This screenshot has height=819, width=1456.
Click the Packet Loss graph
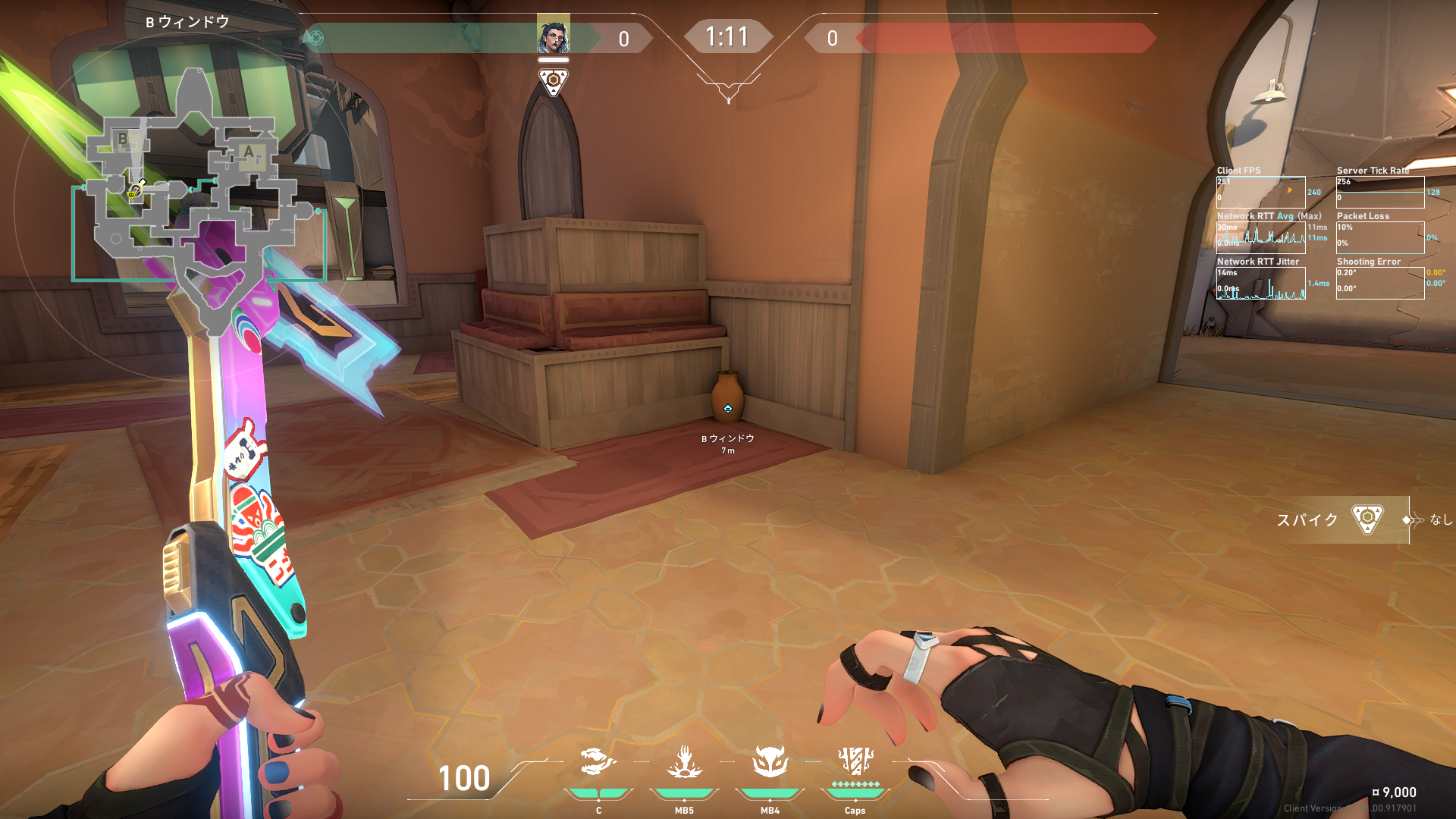pyautogui.click(x=1379, y=238)
